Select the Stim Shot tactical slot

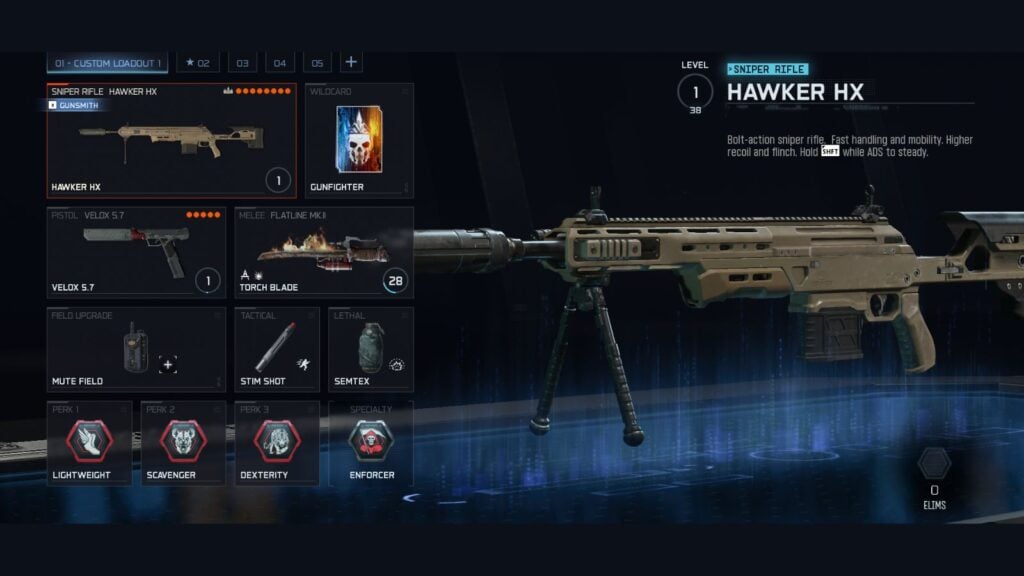(x=277, y=349)
